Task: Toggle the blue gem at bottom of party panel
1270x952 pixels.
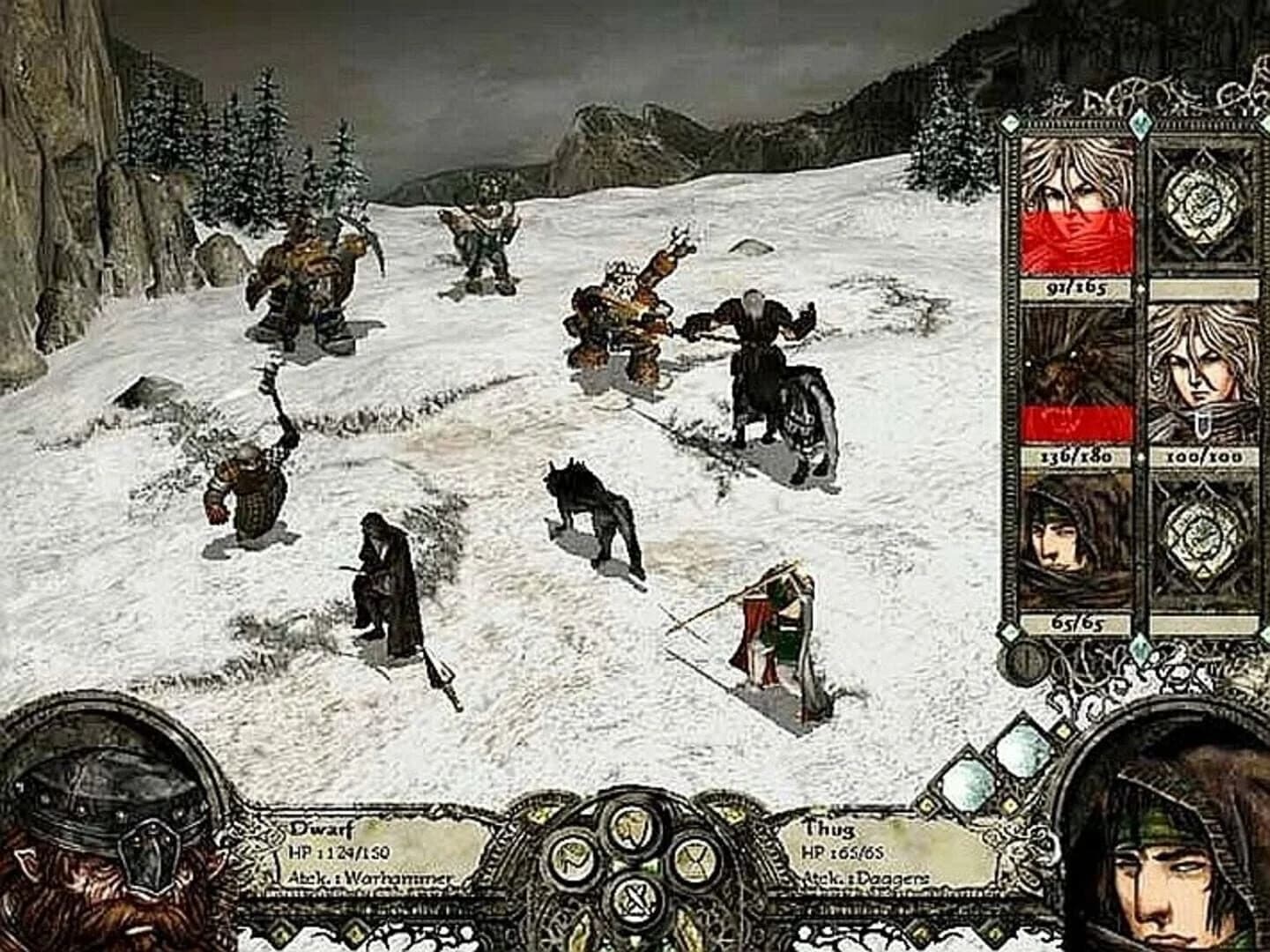Action: [1140, 649]
